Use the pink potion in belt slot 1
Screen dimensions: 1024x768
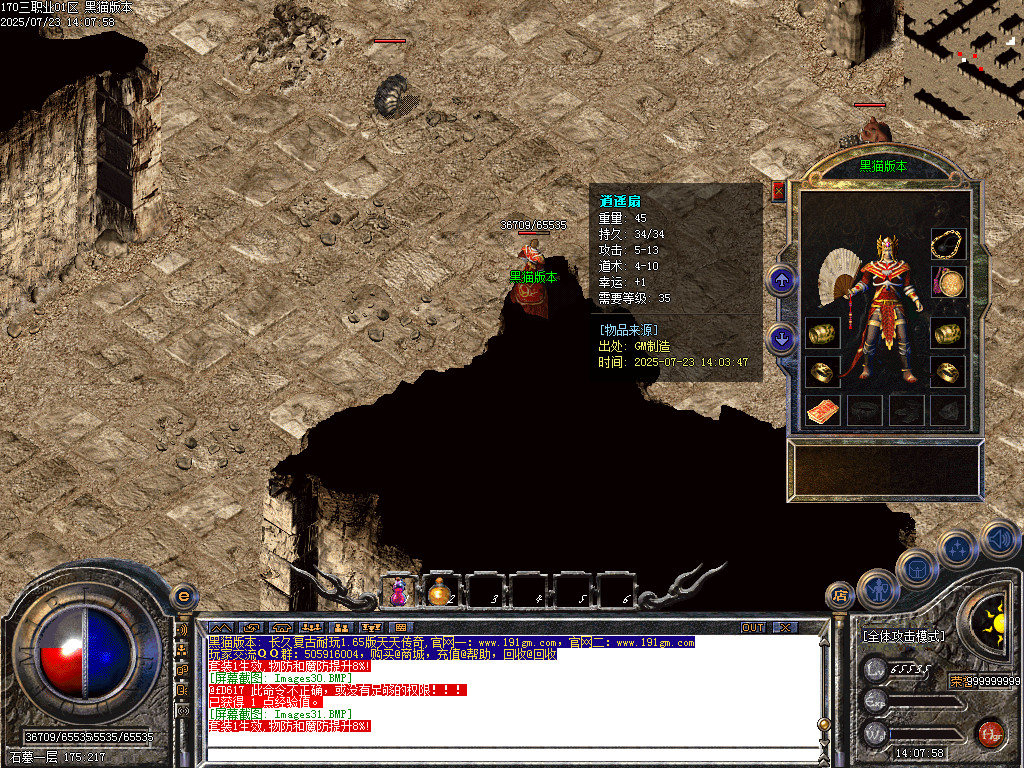tap(399, 592)
